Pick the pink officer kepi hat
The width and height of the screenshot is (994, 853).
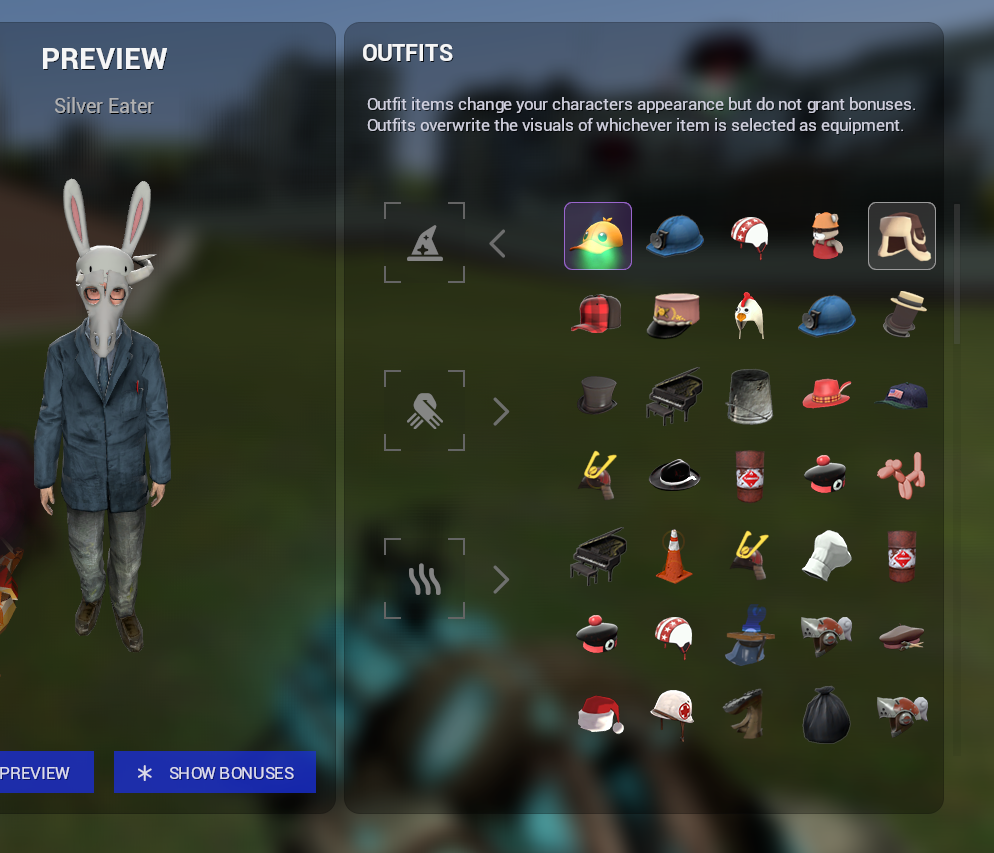click(x=674, y=314)
